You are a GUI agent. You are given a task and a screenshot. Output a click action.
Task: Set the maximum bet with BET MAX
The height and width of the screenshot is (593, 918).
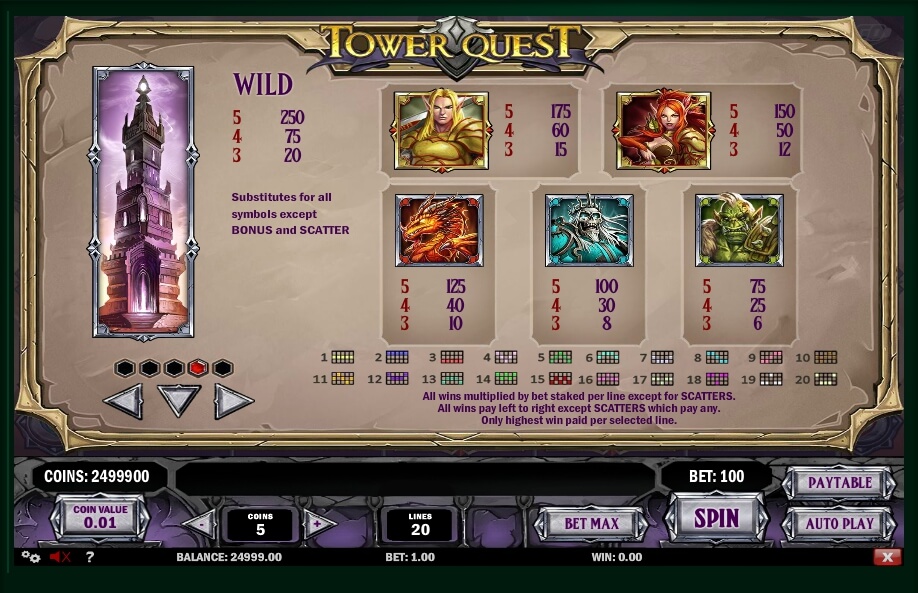(x=591, y=523)
